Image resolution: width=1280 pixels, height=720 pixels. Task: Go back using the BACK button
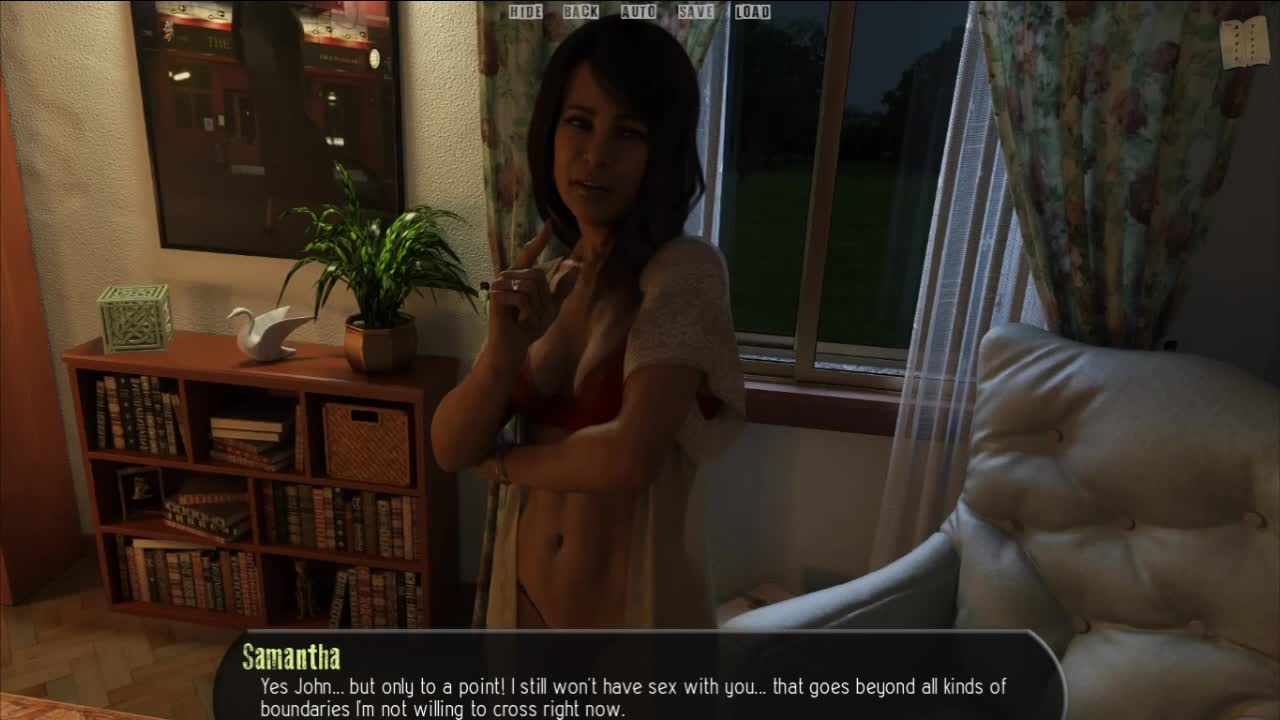pos(580,12)
